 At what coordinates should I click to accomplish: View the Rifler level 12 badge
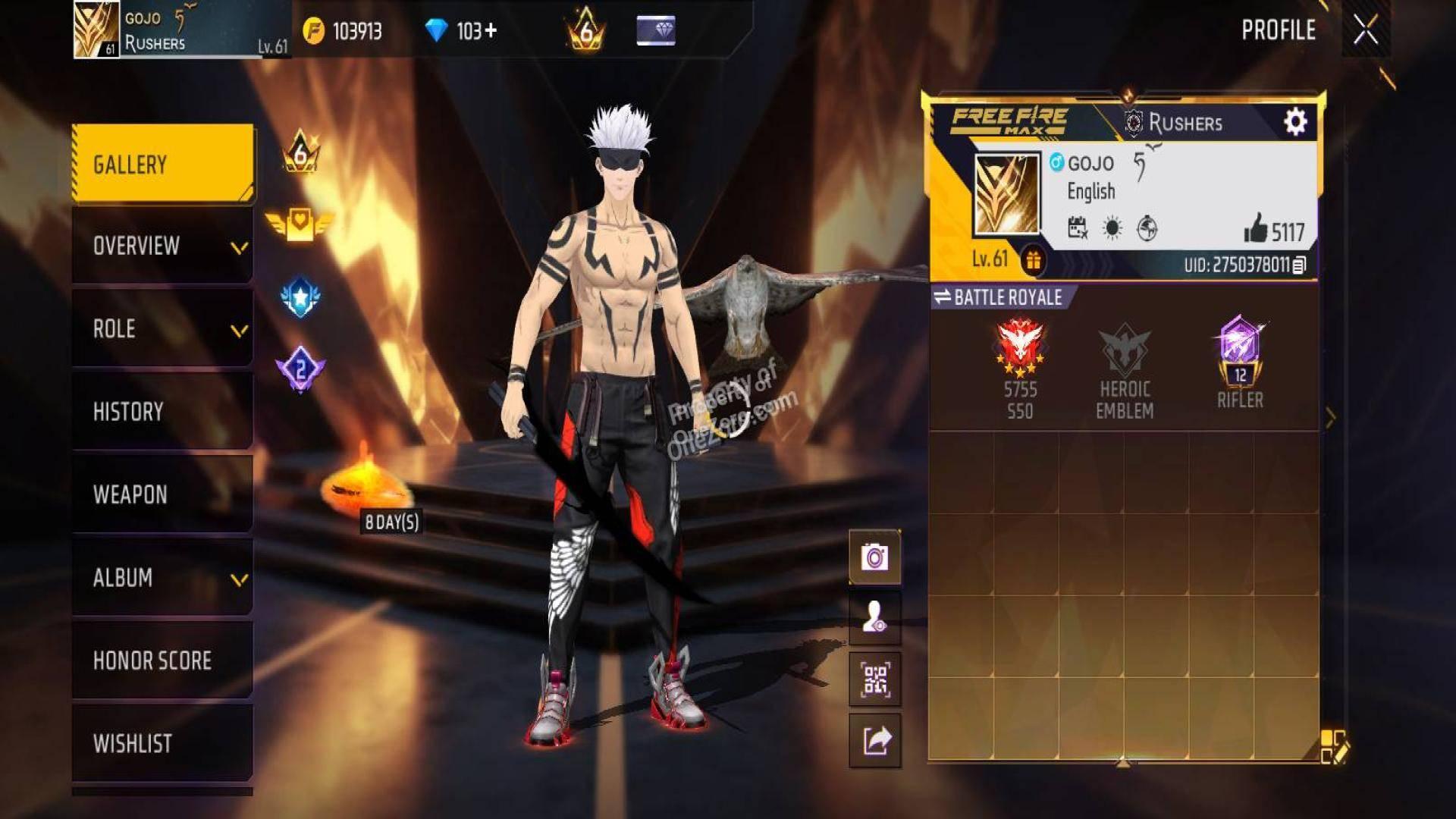pos(1240,362)
